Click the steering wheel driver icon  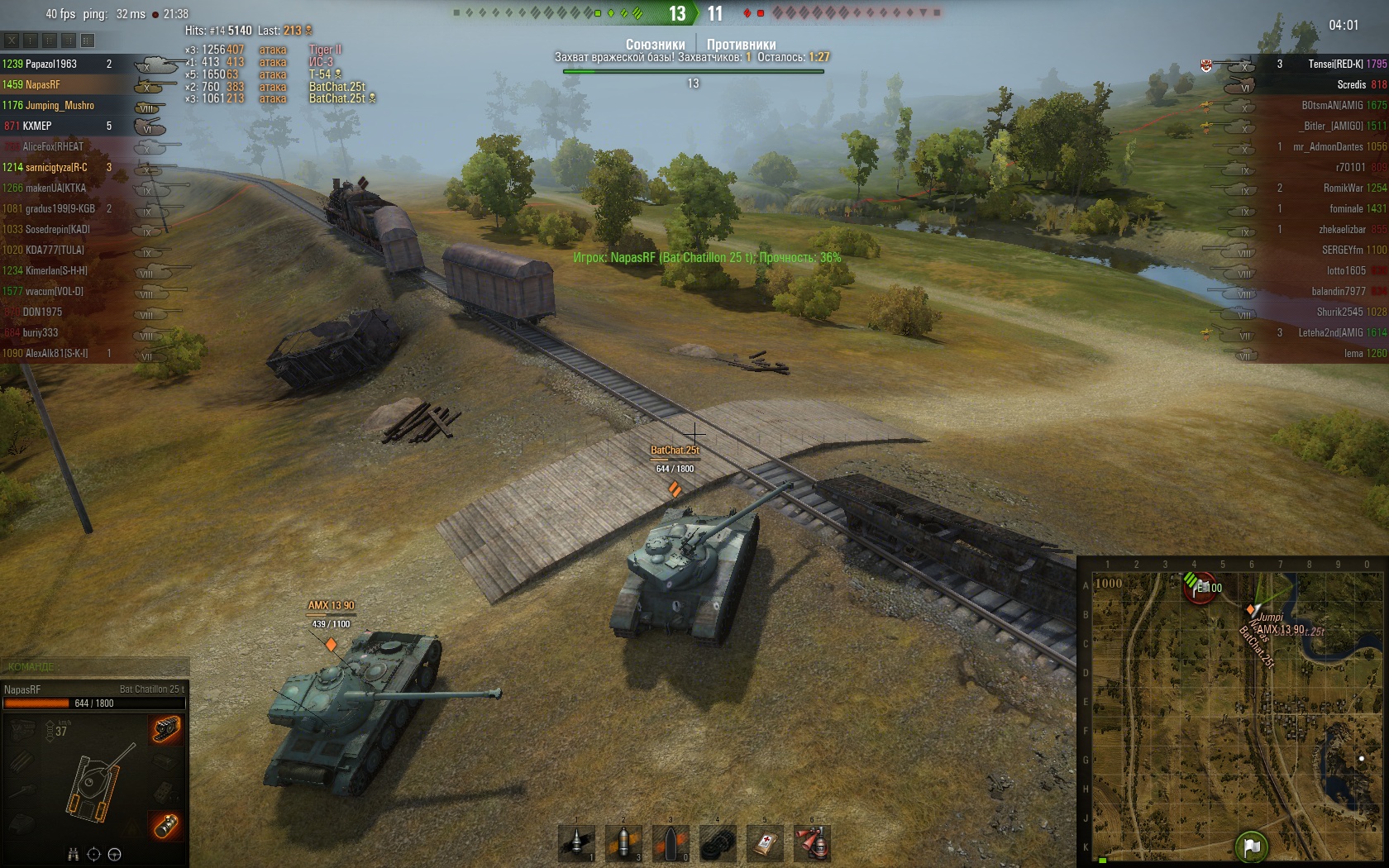(x=115, y=854)
